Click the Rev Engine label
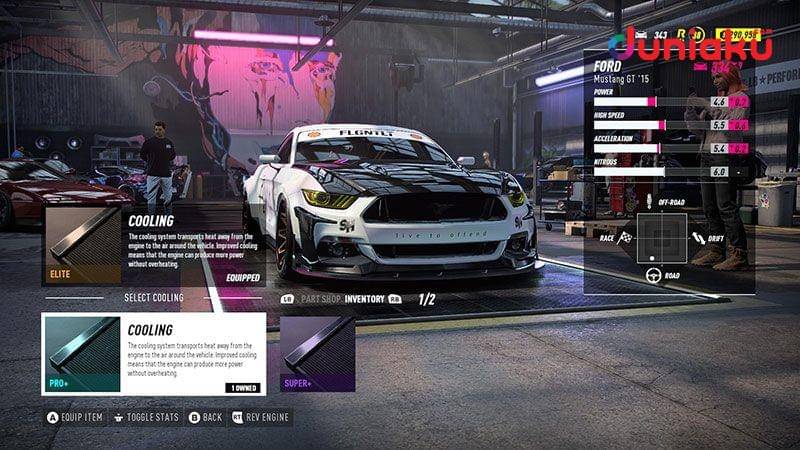 pyautogui.click(x=266, y=417)
